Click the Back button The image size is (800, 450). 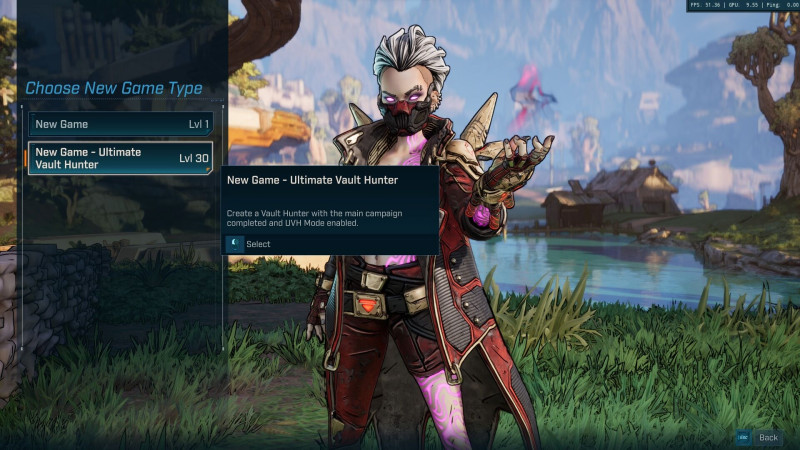[758, 437]
